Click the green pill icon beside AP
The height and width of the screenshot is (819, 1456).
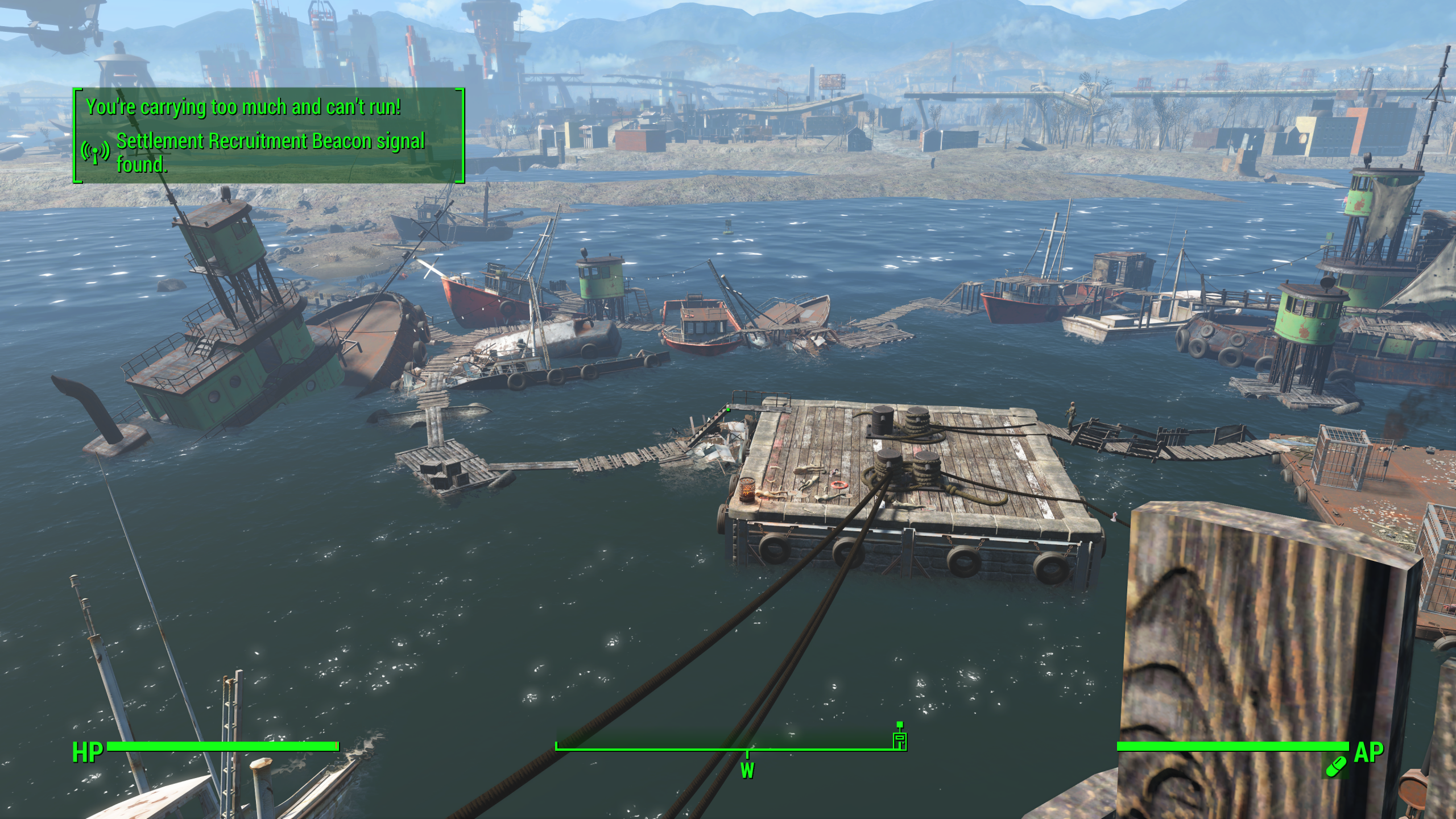point(1336,766)
